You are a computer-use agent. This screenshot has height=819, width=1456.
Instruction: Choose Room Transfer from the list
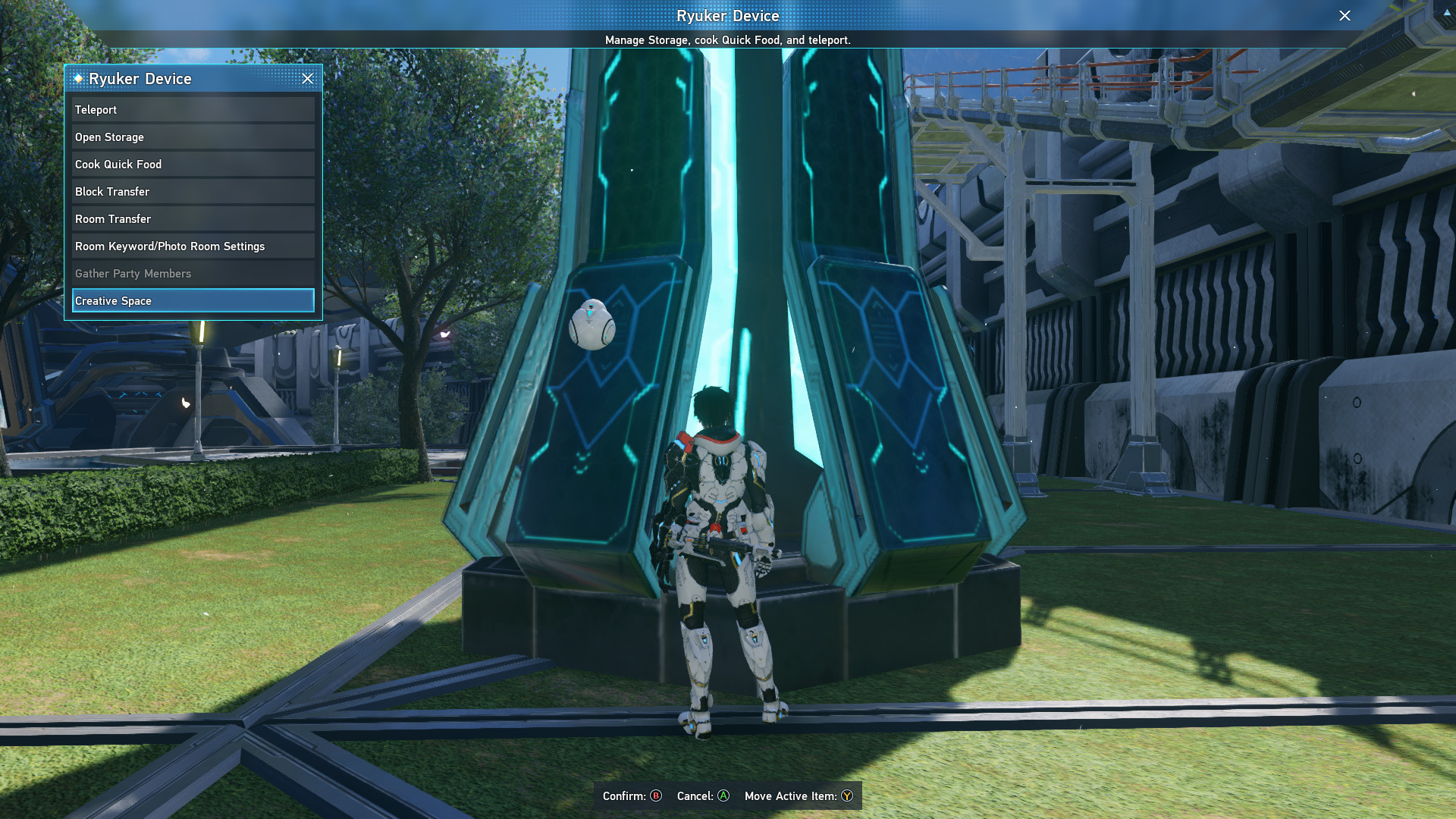(x=193, y=219)
